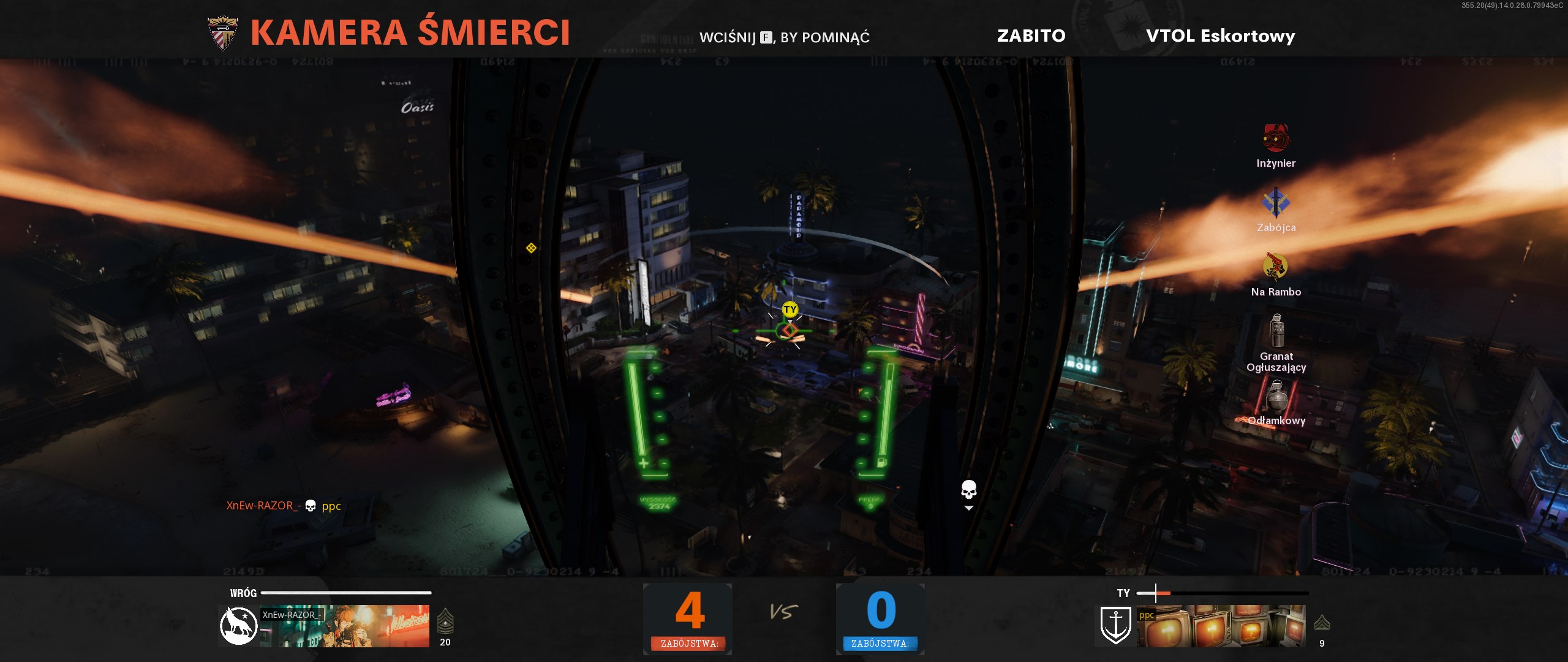The width and height of the screenshot is (1568, 662).
Task: Open XnEw-RAZOR_ enemy calling card
Action: [345, 626]
